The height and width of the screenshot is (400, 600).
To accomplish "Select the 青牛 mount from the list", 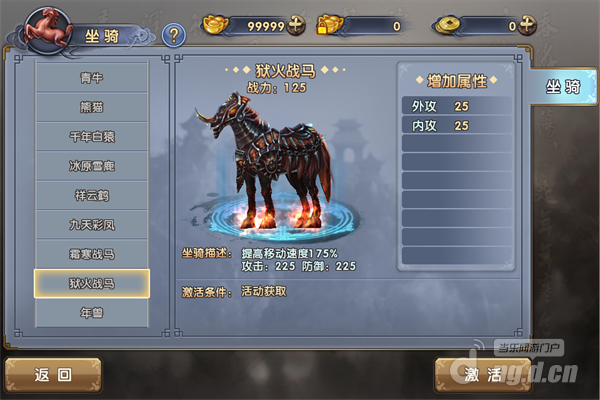I will pyautogui.click(x=91, y=77).
